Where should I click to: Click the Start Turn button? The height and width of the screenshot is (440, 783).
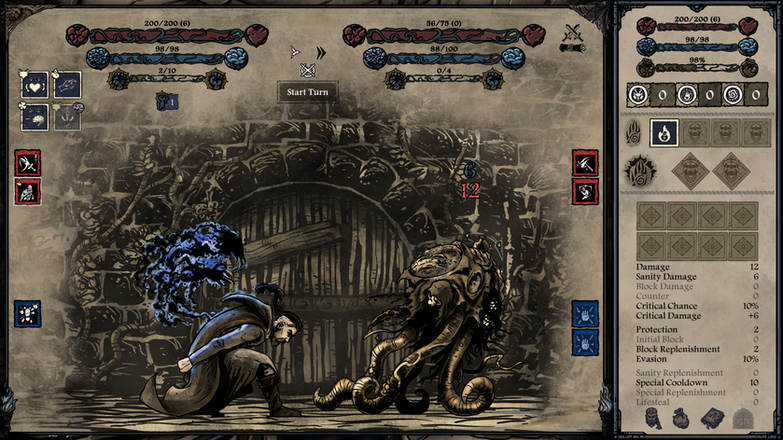pyautogui.click(x=307, y=92)
